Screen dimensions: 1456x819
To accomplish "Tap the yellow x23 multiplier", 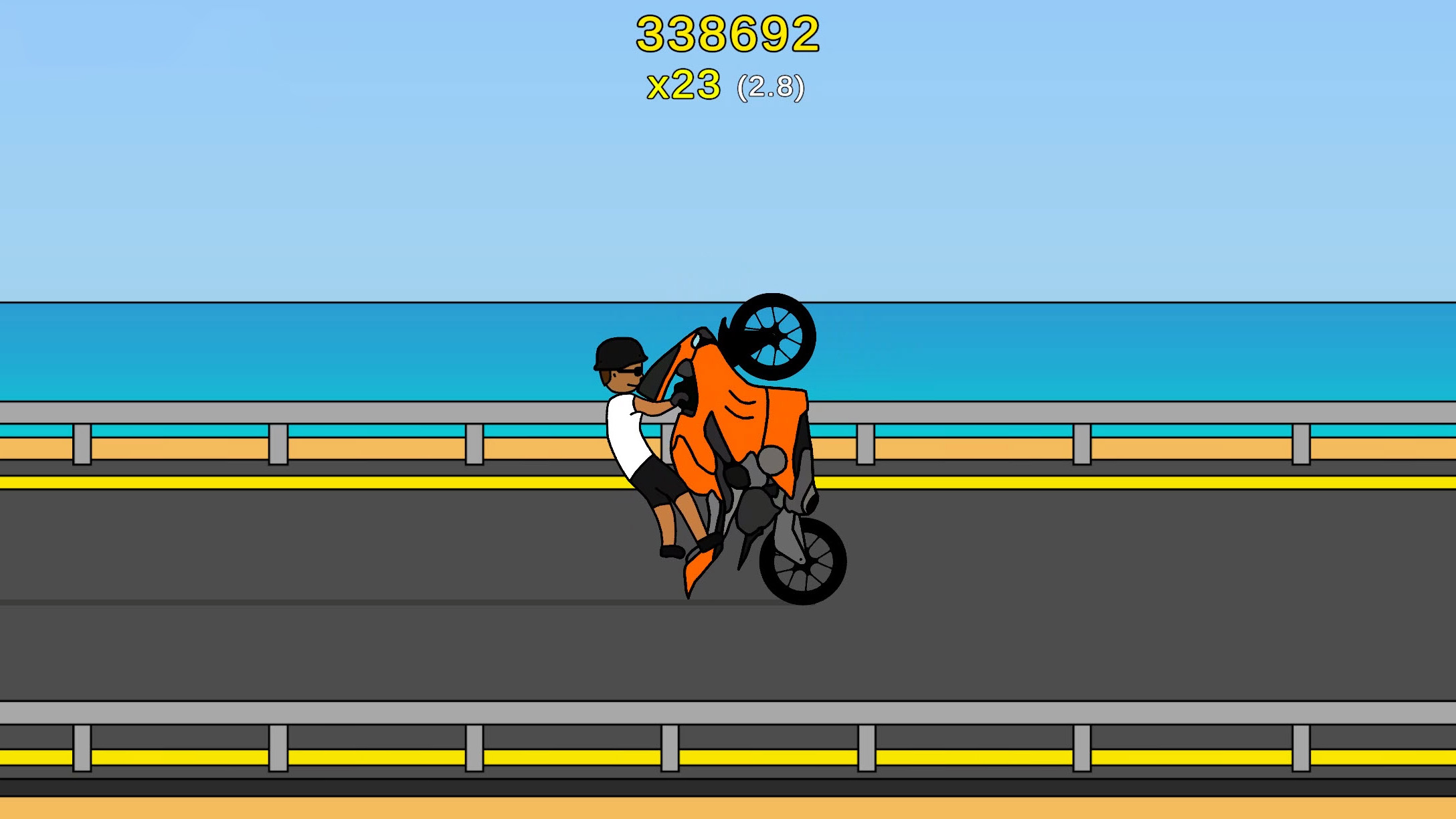I will coord(684,84).
